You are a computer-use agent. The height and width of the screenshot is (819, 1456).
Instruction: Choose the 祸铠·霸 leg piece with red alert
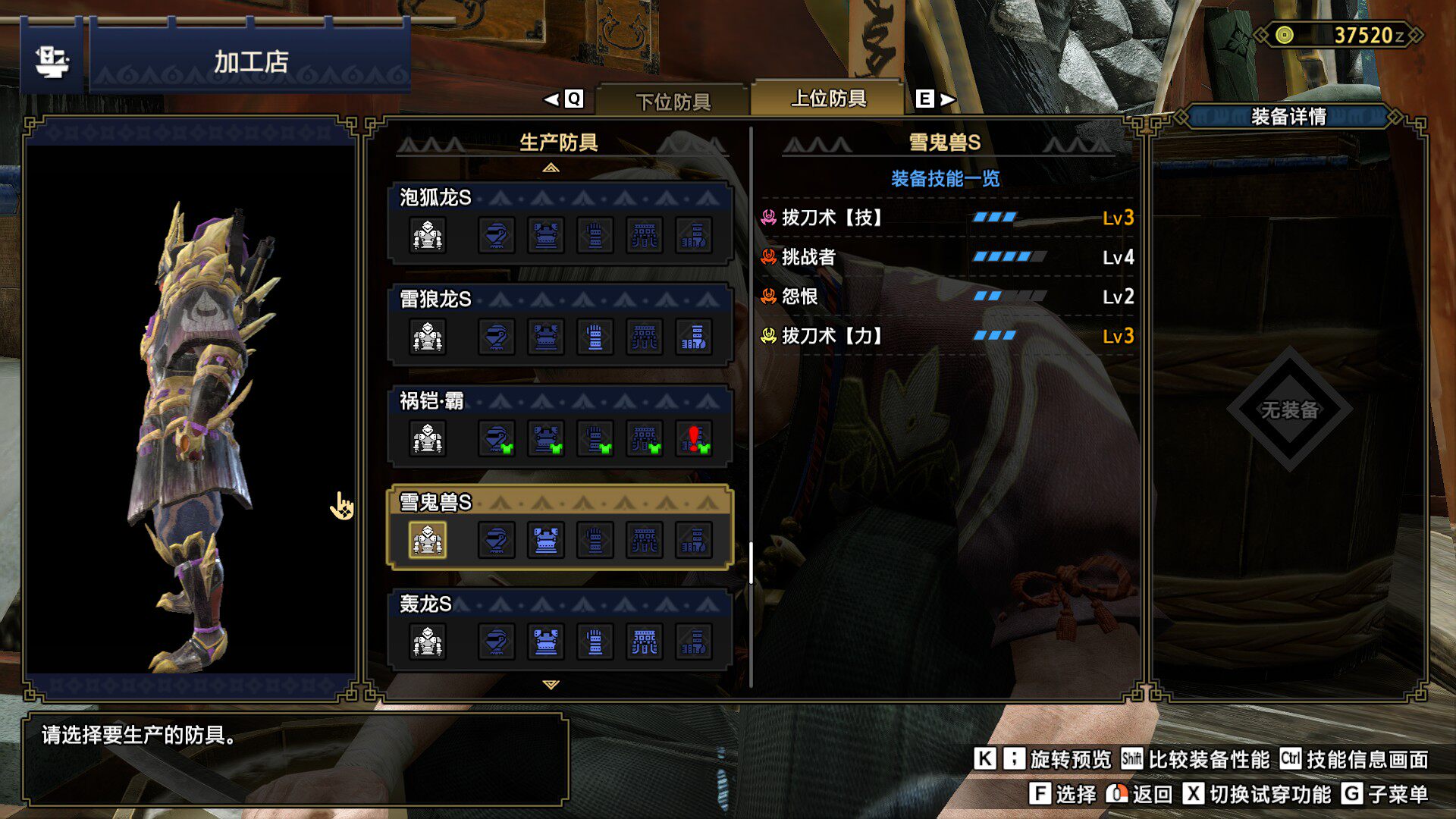click(694, 438)
